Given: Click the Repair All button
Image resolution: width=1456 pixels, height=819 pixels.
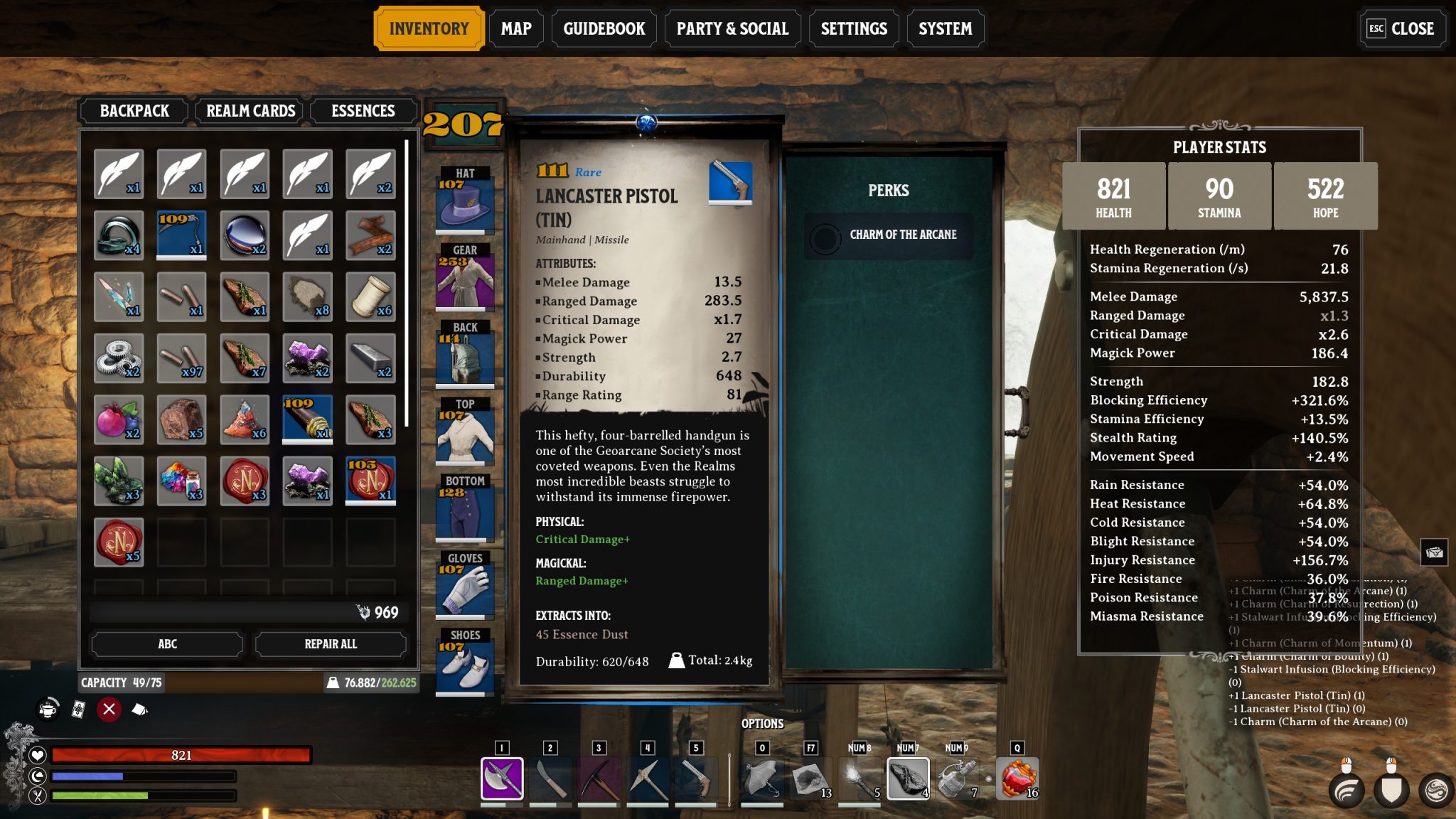Looking at the screenshot, I should [x=331, y=644].
